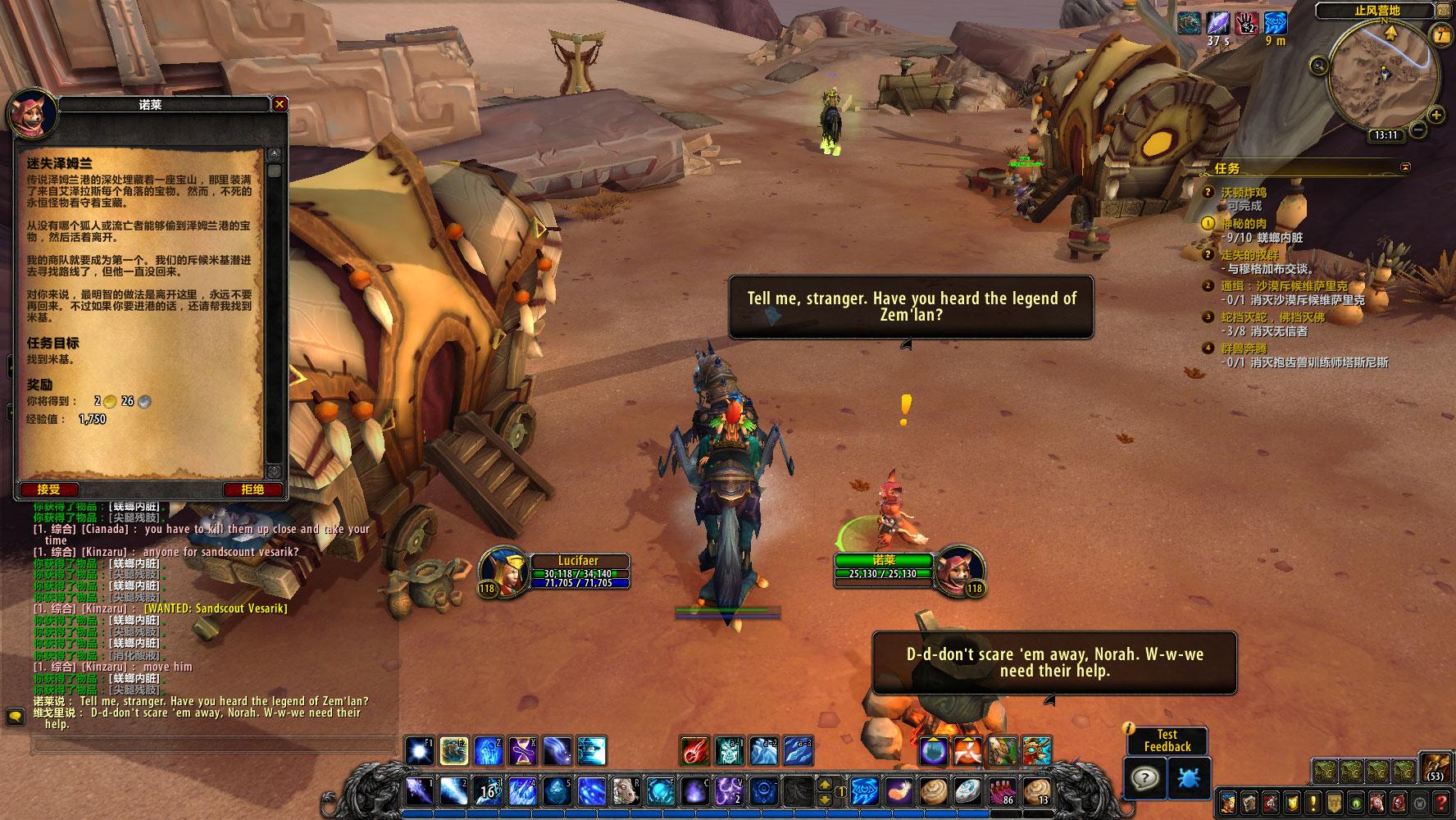Screen dimensions: 1456x820
Task: Close the 诺莱 quest dialog window
Action: pos(280,104)
